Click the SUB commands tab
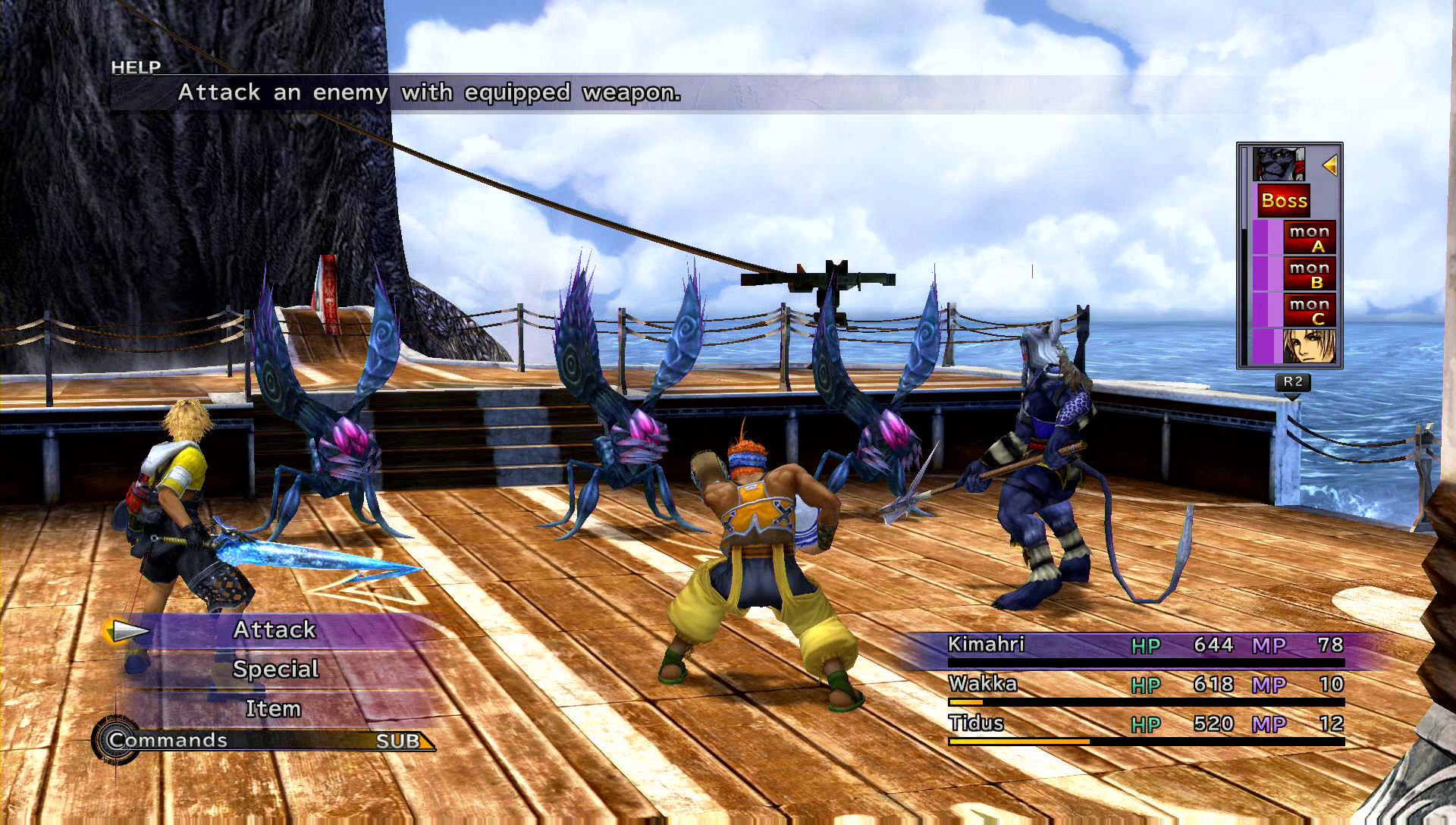Viewport: 1456px width, 825px height. pyautogui.click(x=398, y=741)
